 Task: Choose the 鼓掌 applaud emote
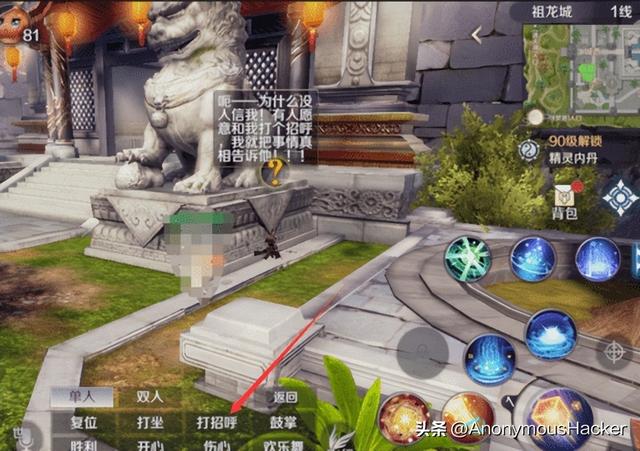click(x=283, y=421)
